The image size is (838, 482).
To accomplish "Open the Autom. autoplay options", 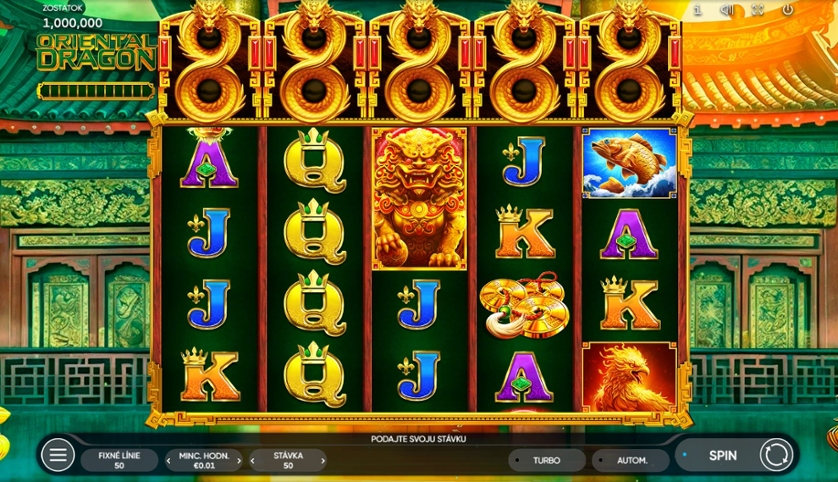I will (x=630, y=460).
